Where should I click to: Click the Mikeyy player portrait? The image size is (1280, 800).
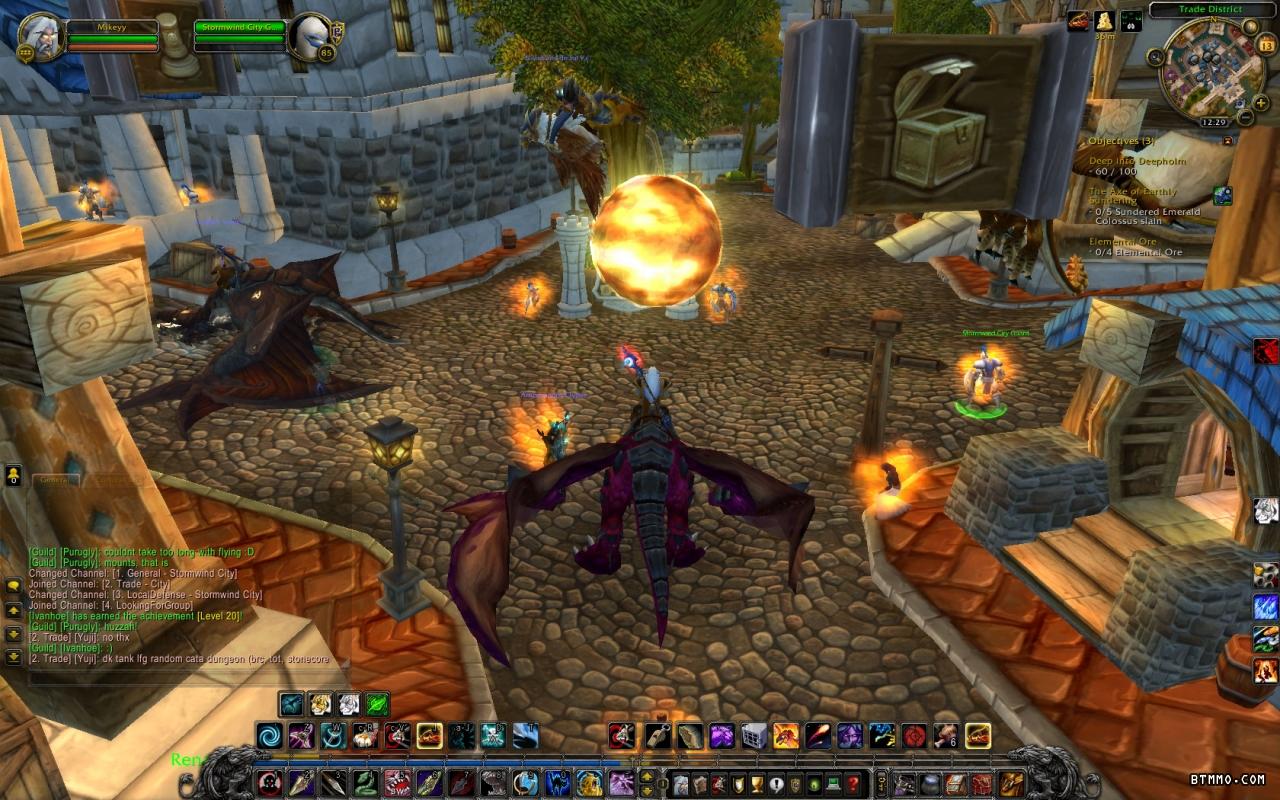(42, 35)
